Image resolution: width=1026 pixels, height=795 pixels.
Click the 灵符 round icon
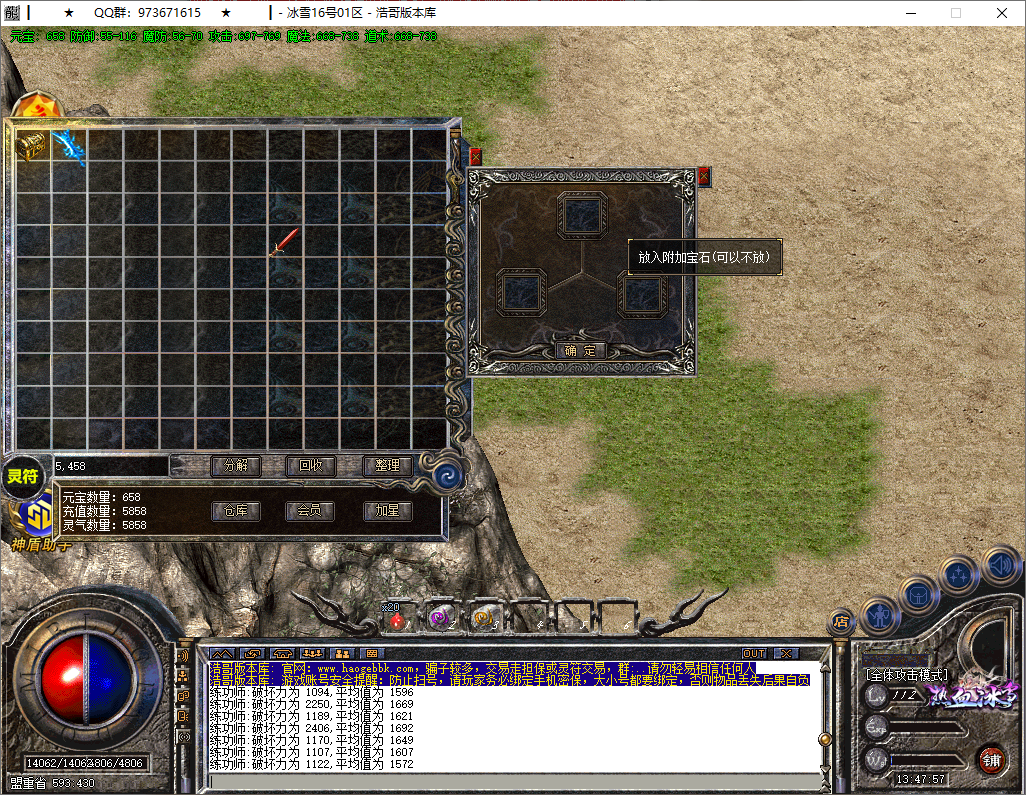tap(22, 477)
